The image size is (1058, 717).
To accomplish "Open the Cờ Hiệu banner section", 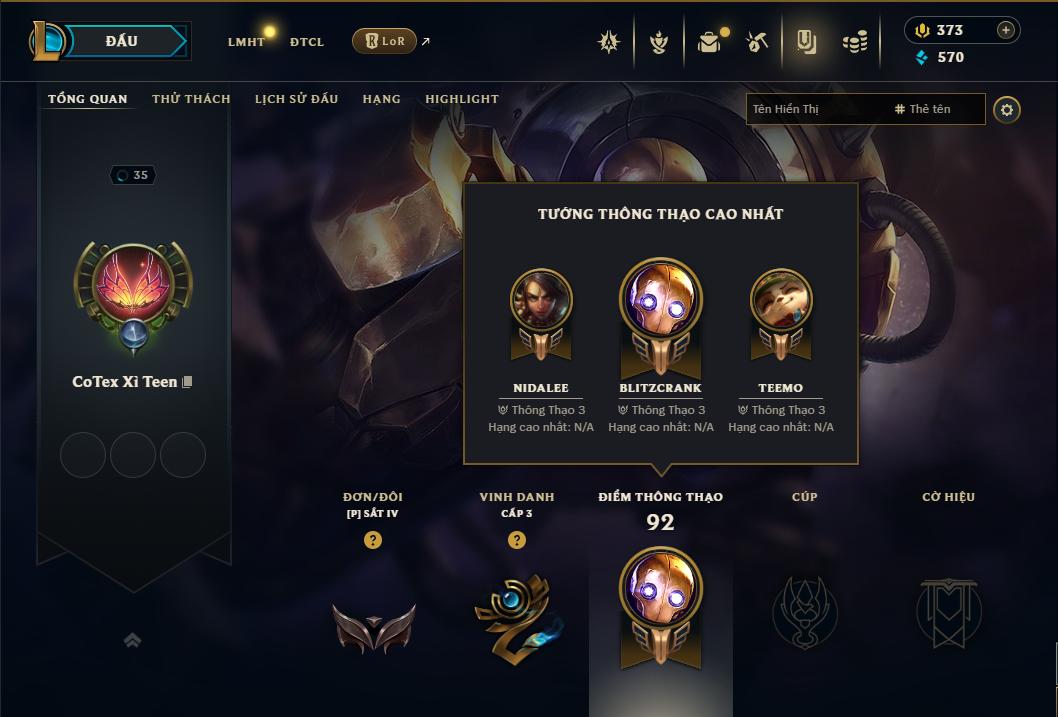I will point(948,612).
